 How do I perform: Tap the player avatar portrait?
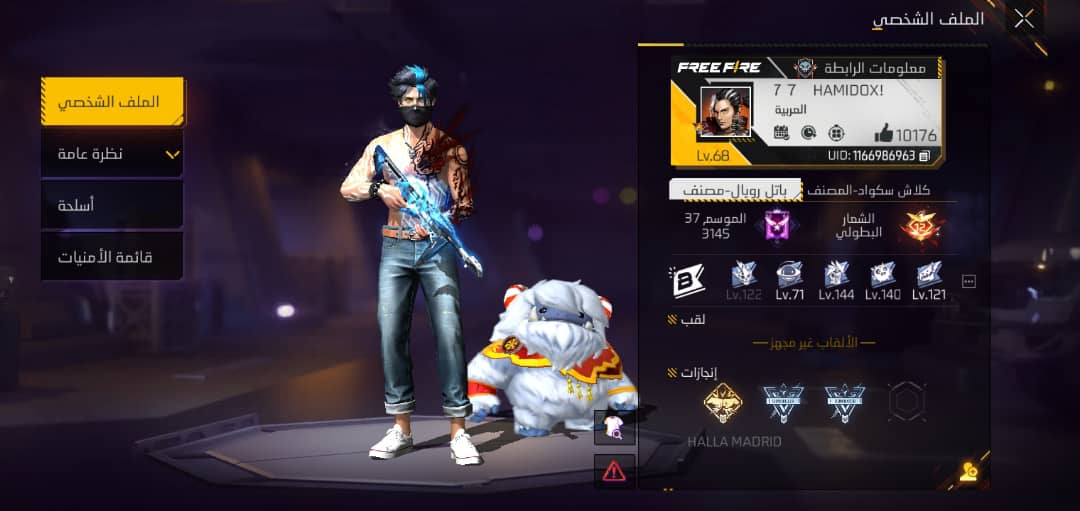[725, 111]
